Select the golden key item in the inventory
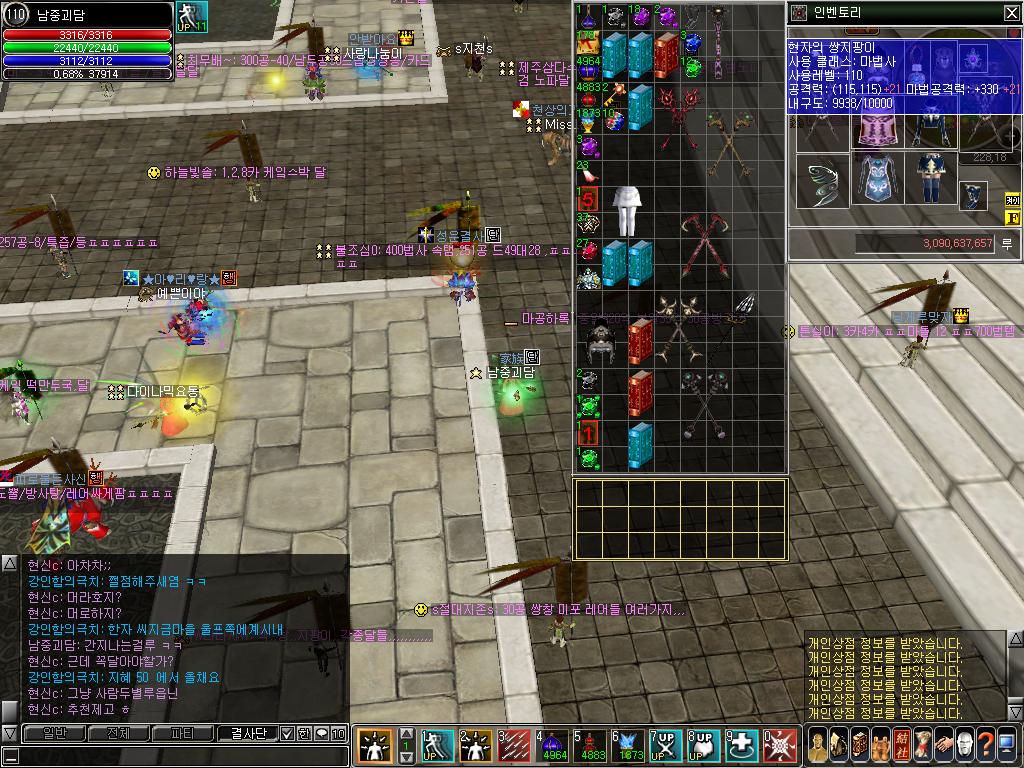 coord(613,94)
